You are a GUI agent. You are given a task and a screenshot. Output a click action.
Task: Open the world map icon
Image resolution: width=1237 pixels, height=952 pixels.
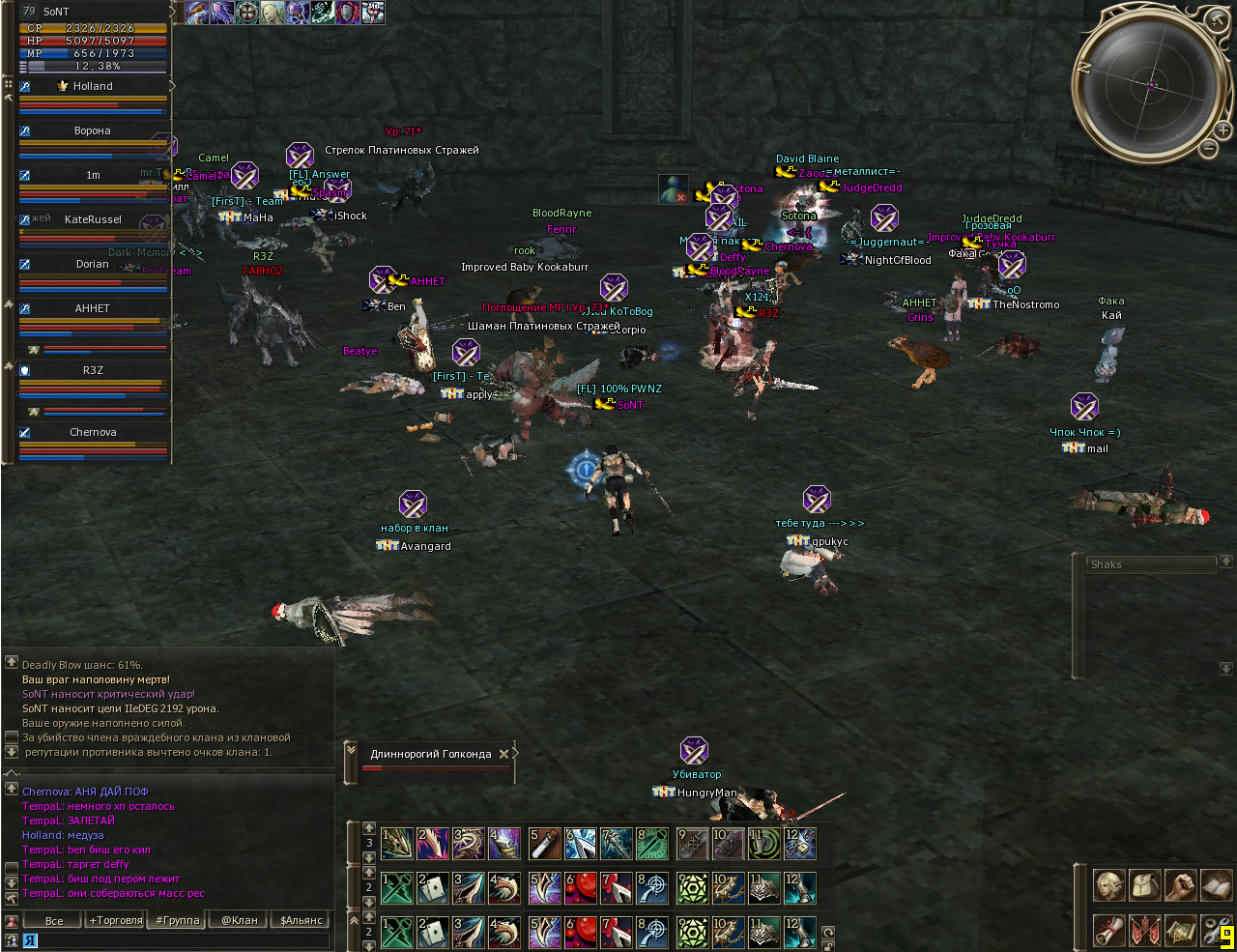[x=1180, y=930]
